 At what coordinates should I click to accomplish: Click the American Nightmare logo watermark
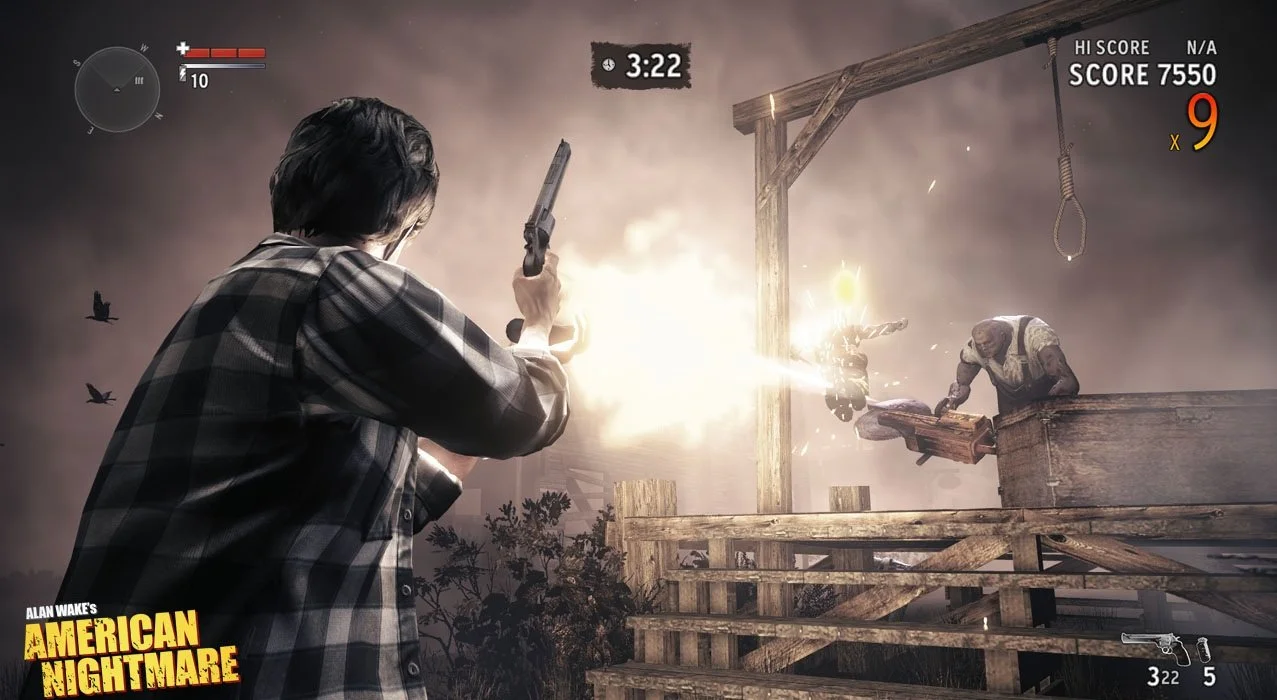click(x=131, y=644)
